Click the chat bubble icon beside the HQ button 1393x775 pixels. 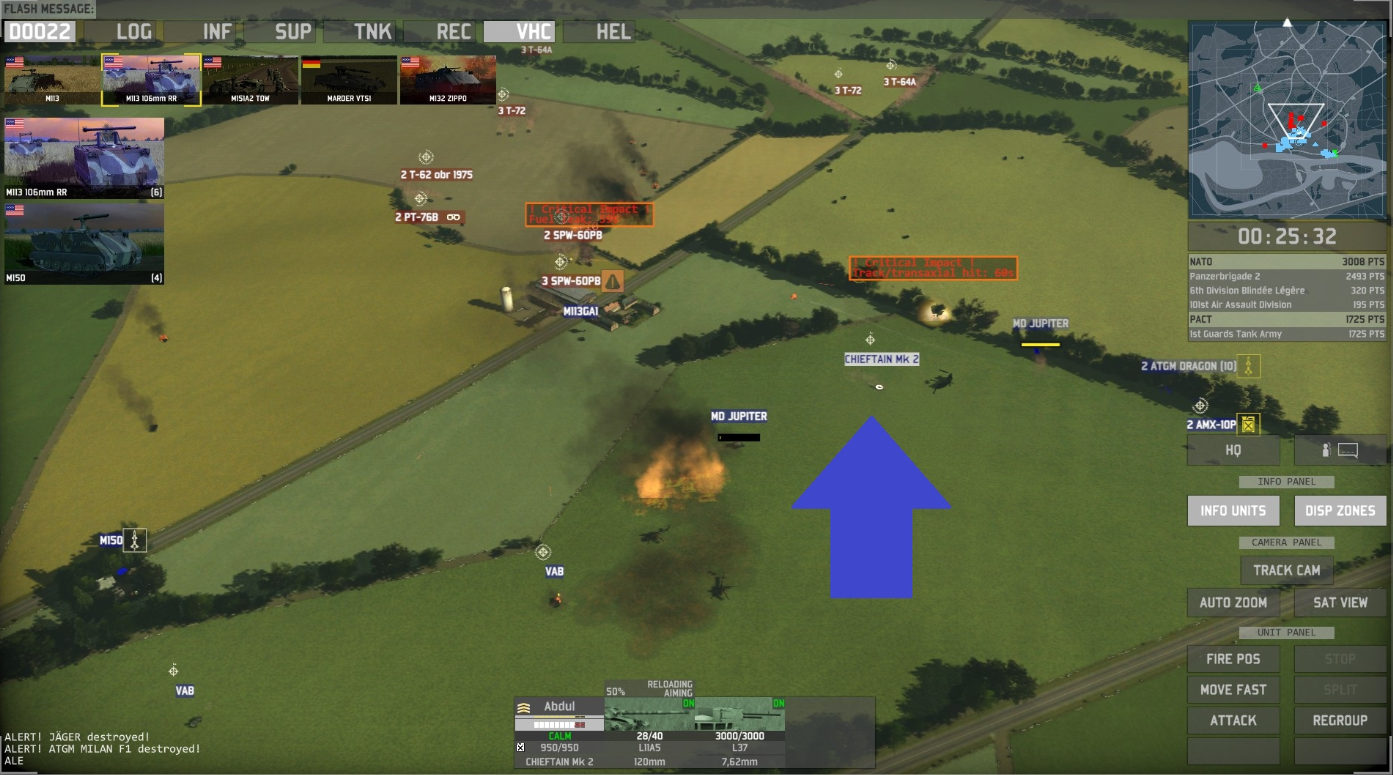1347,450
